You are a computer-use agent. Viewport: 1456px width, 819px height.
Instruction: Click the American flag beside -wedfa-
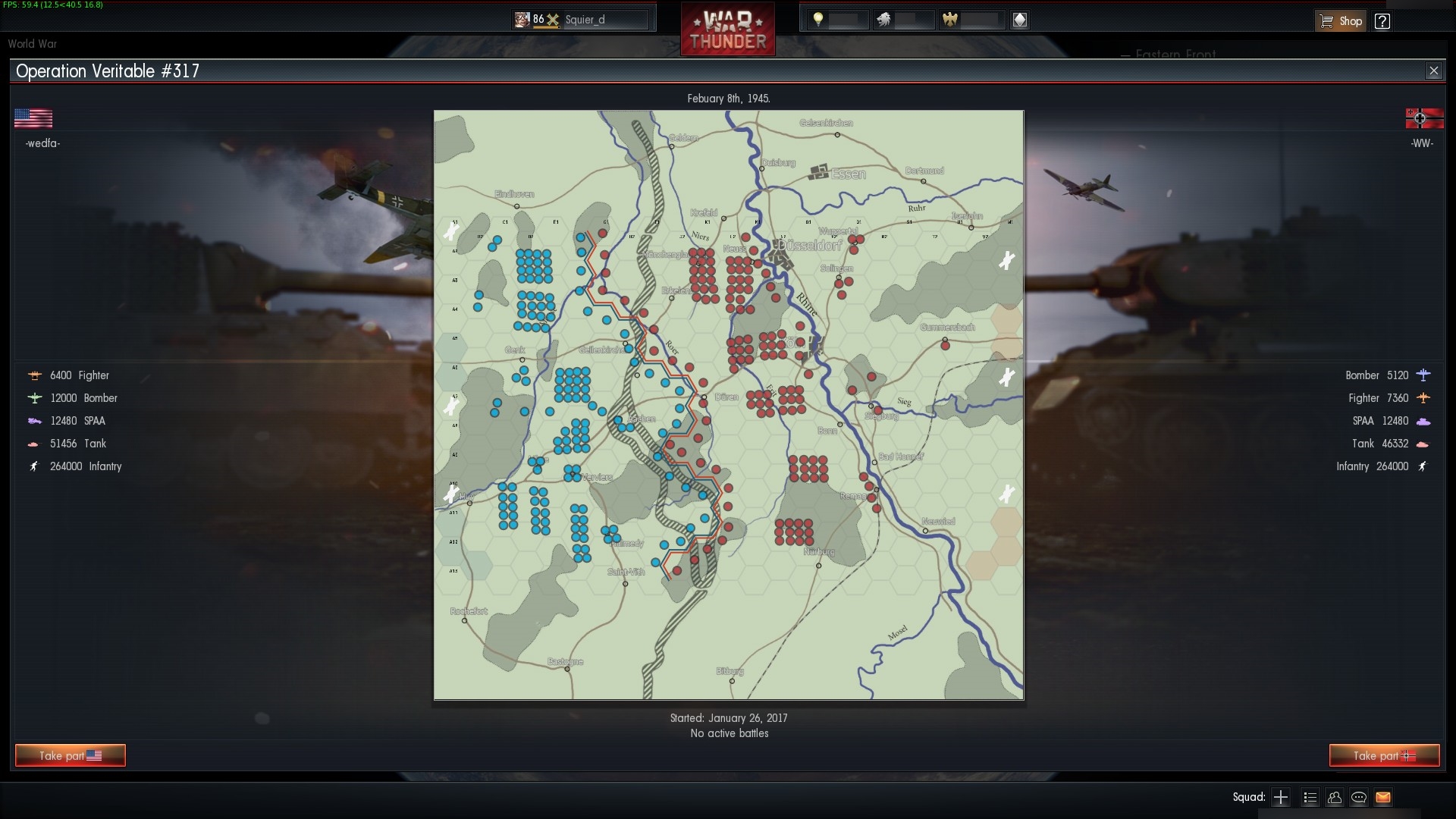pyautogui.click(x=33, y=118)
